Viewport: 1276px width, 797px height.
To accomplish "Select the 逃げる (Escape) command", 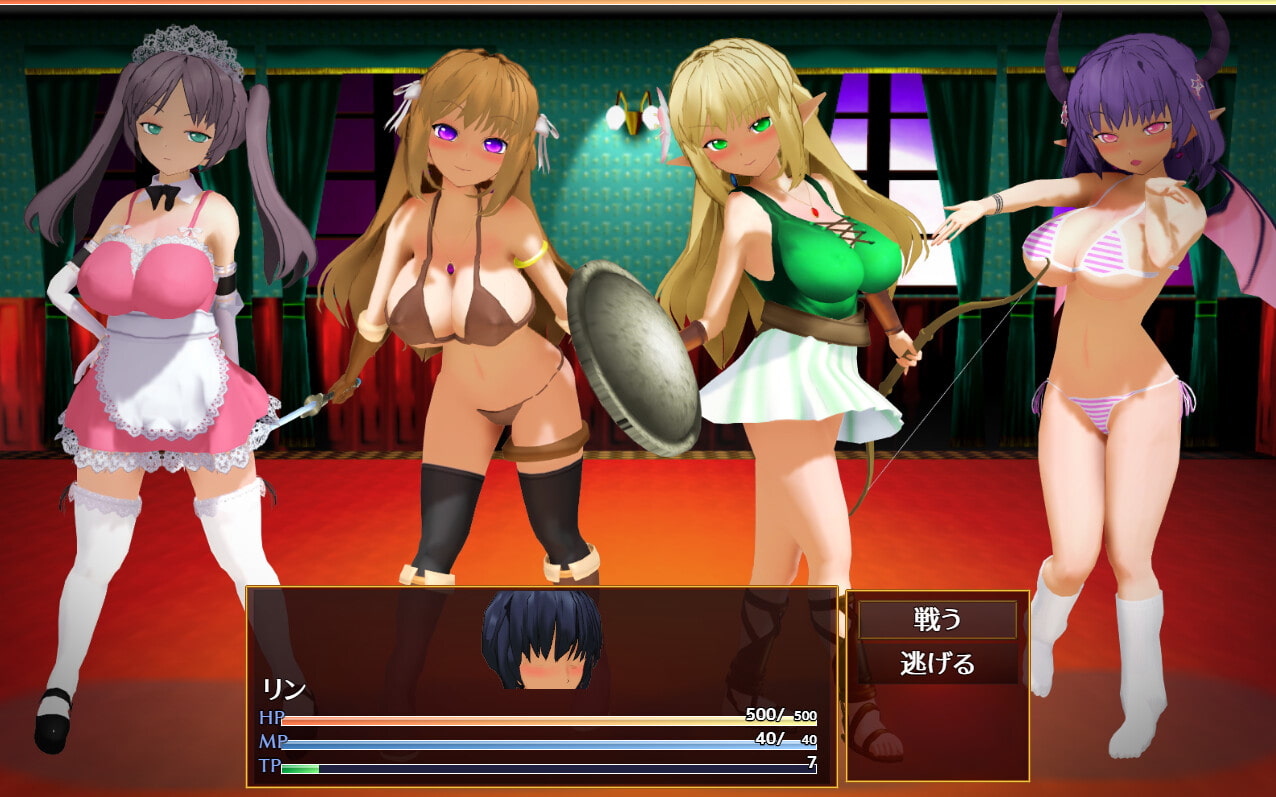I will click(937, 663).
